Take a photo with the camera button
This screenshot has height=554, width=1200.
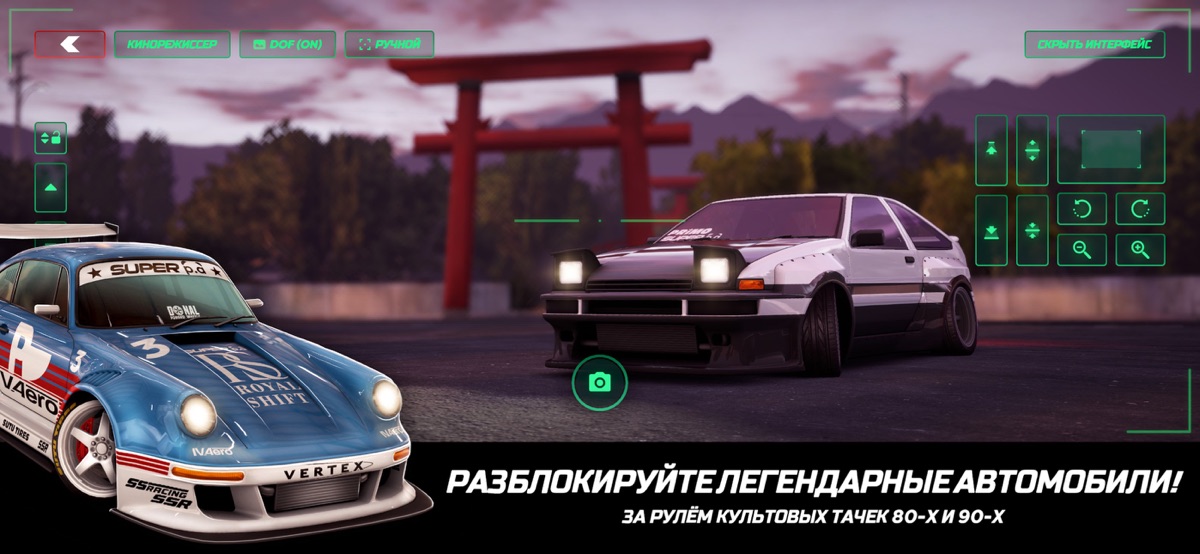coord(599,382)
